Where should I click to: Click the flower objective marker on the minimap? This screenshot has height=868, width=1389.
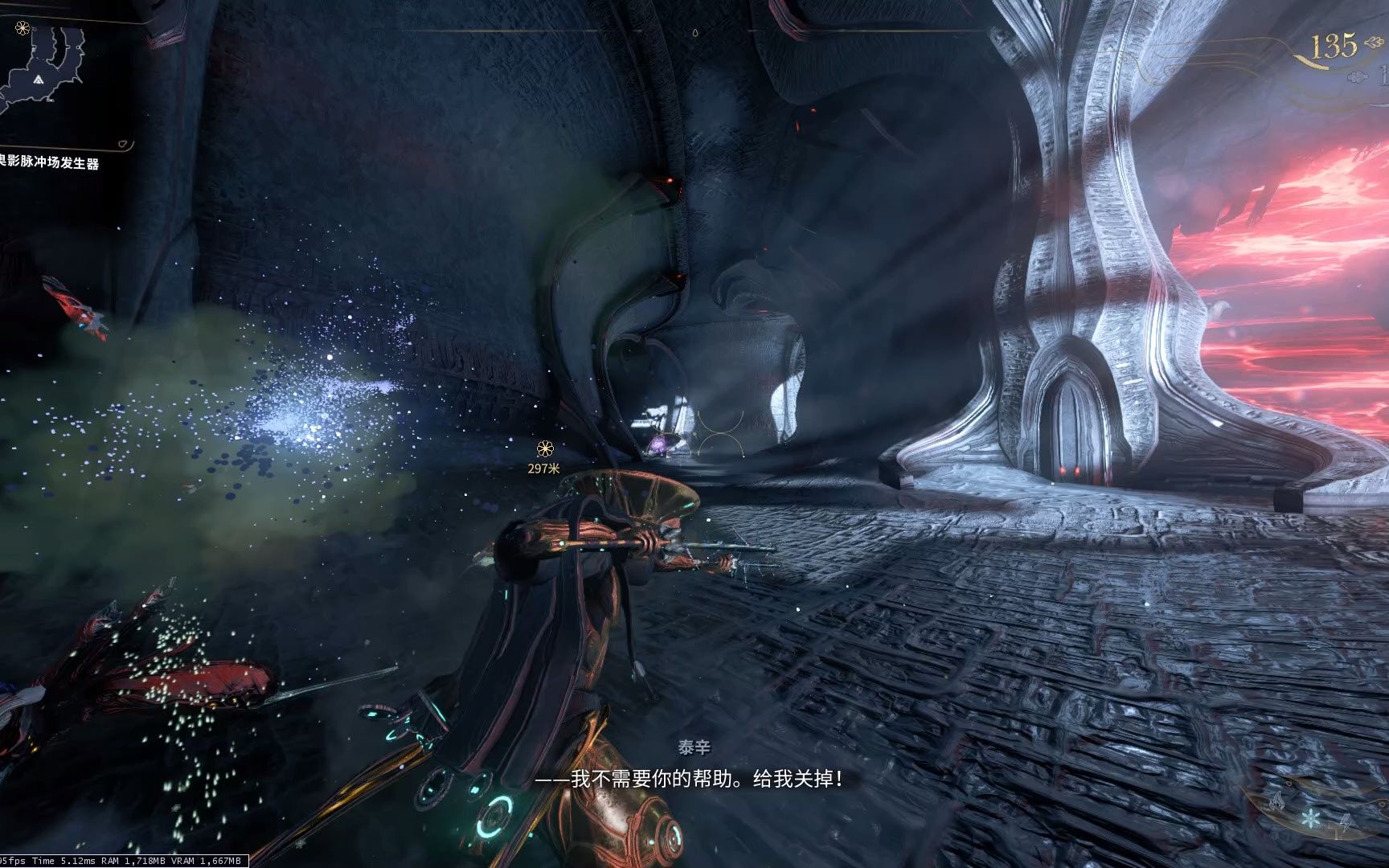tap(22, 28)
